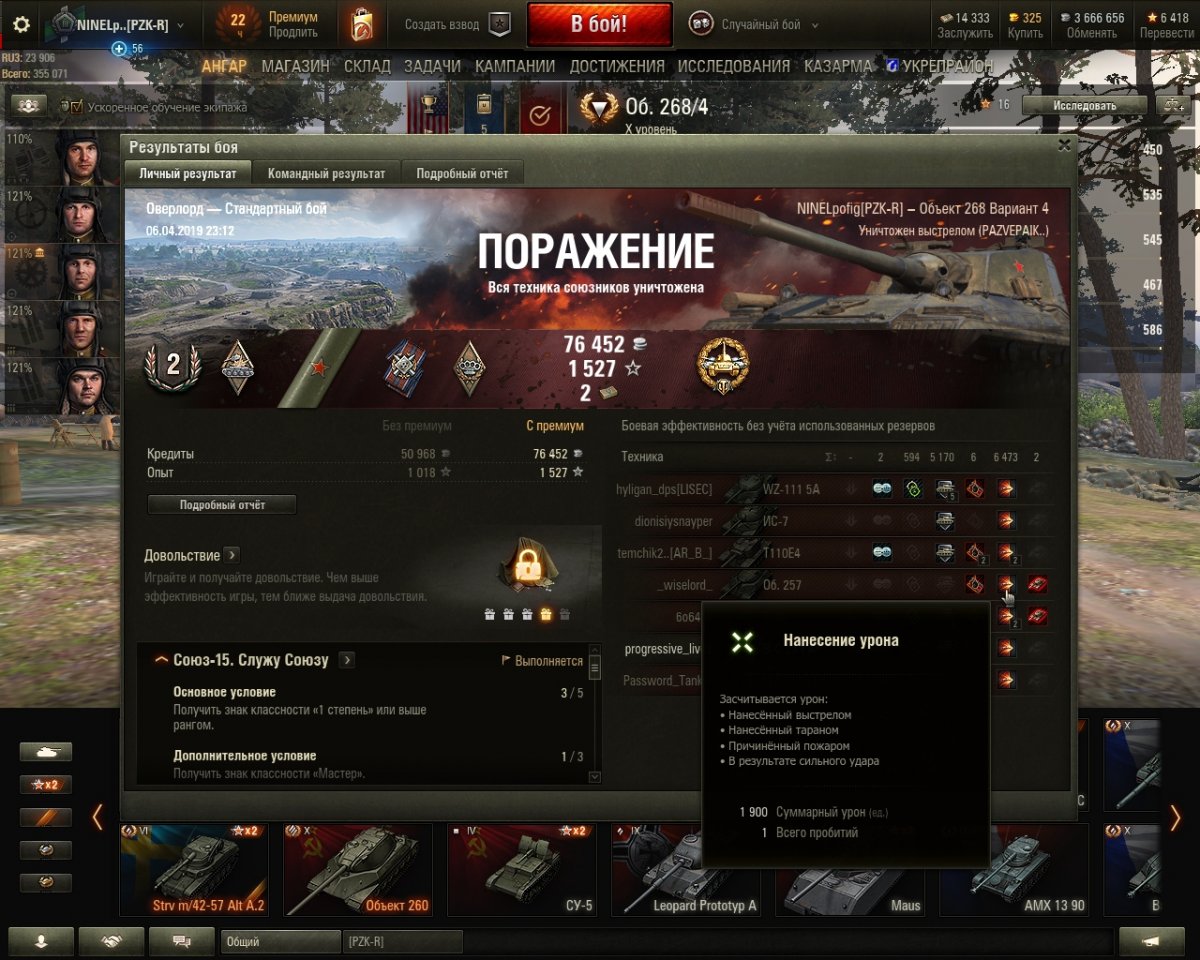1200x960 pixels.
Task: Start battle with the red В бой! button
Action: click(599, 25)
